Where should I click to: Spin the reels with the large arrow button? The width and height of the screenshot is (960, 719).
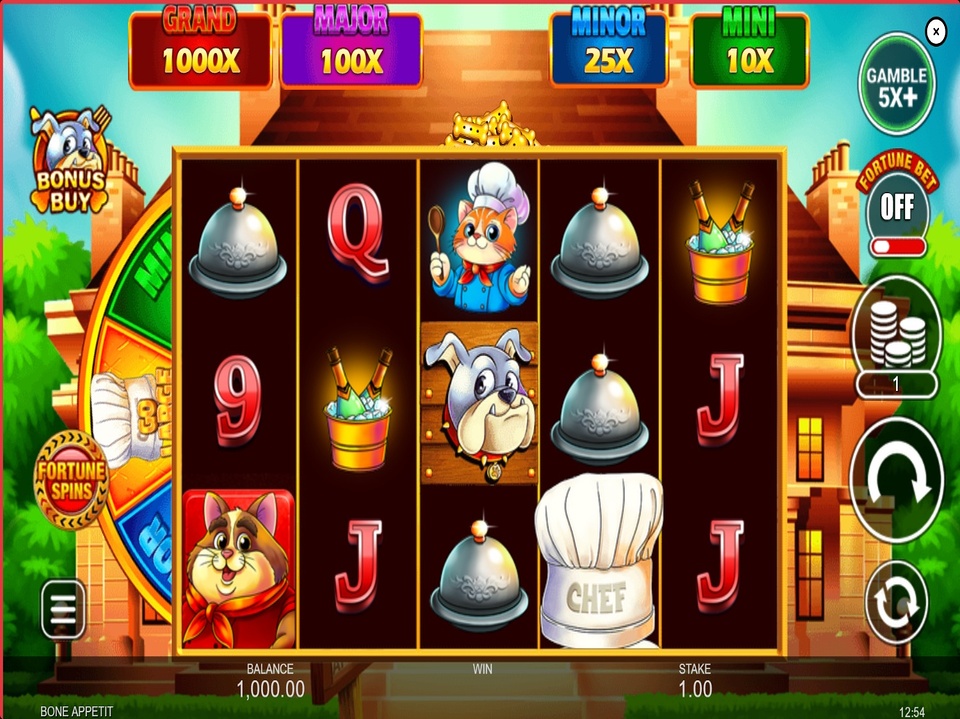896,480
